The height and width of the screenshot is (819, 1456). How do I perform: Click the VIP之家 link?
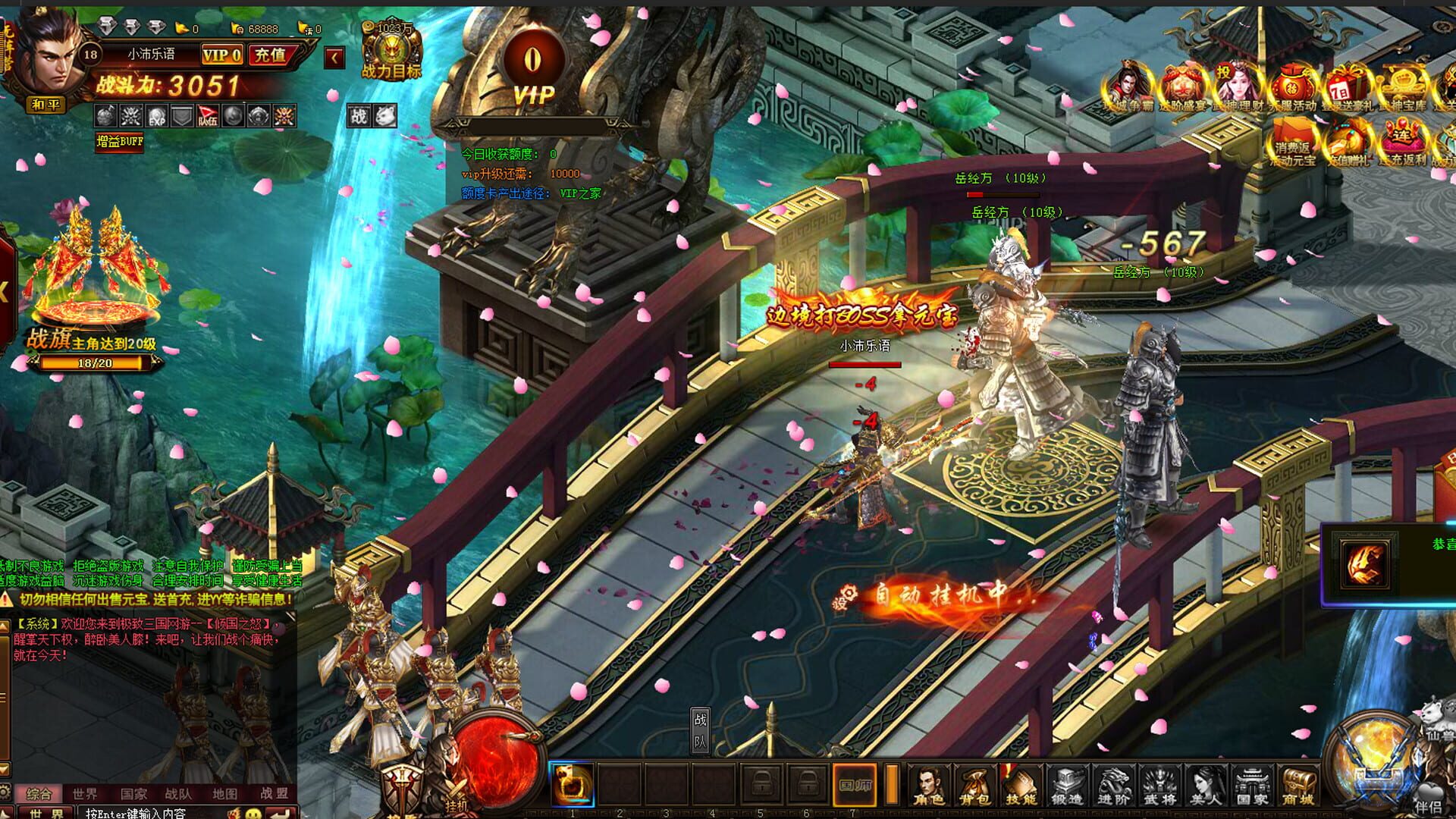[580, 193]
